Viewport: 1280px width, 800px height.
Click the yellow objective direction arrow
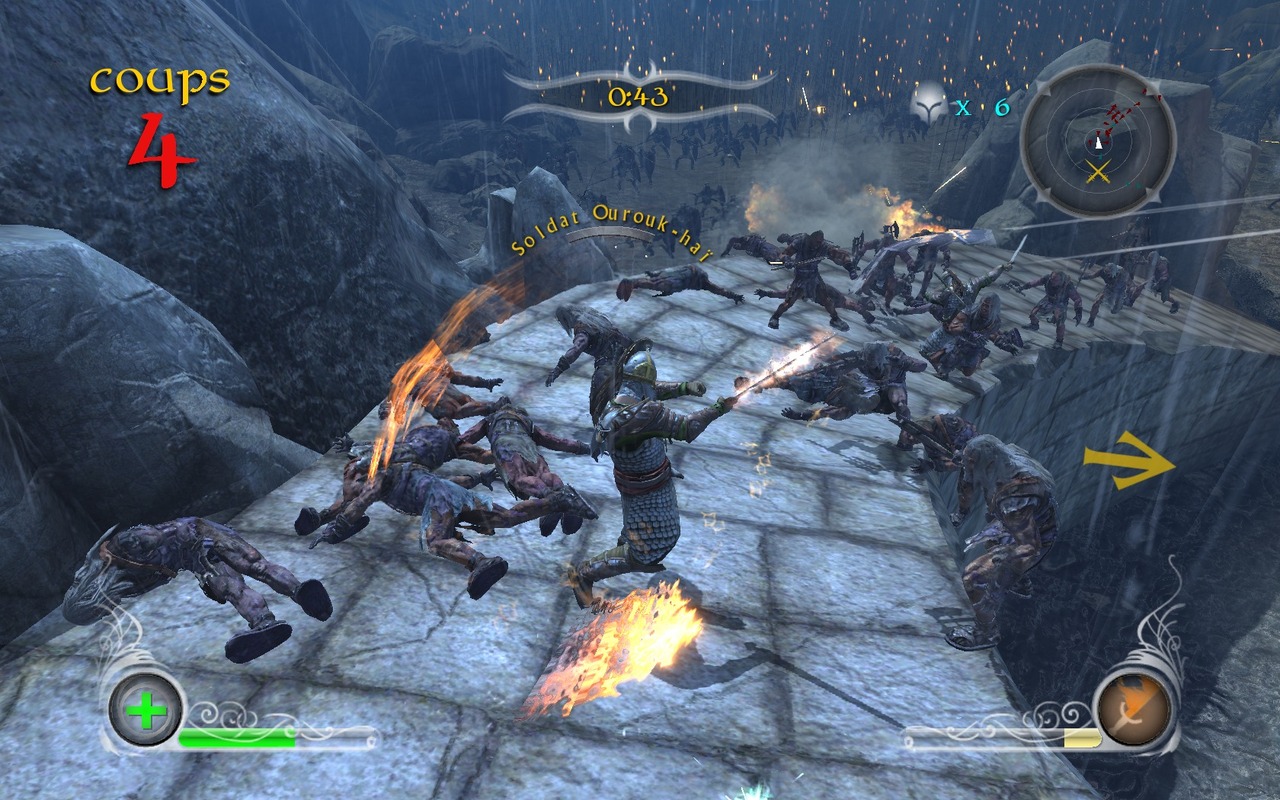(x=1129, y=461)
